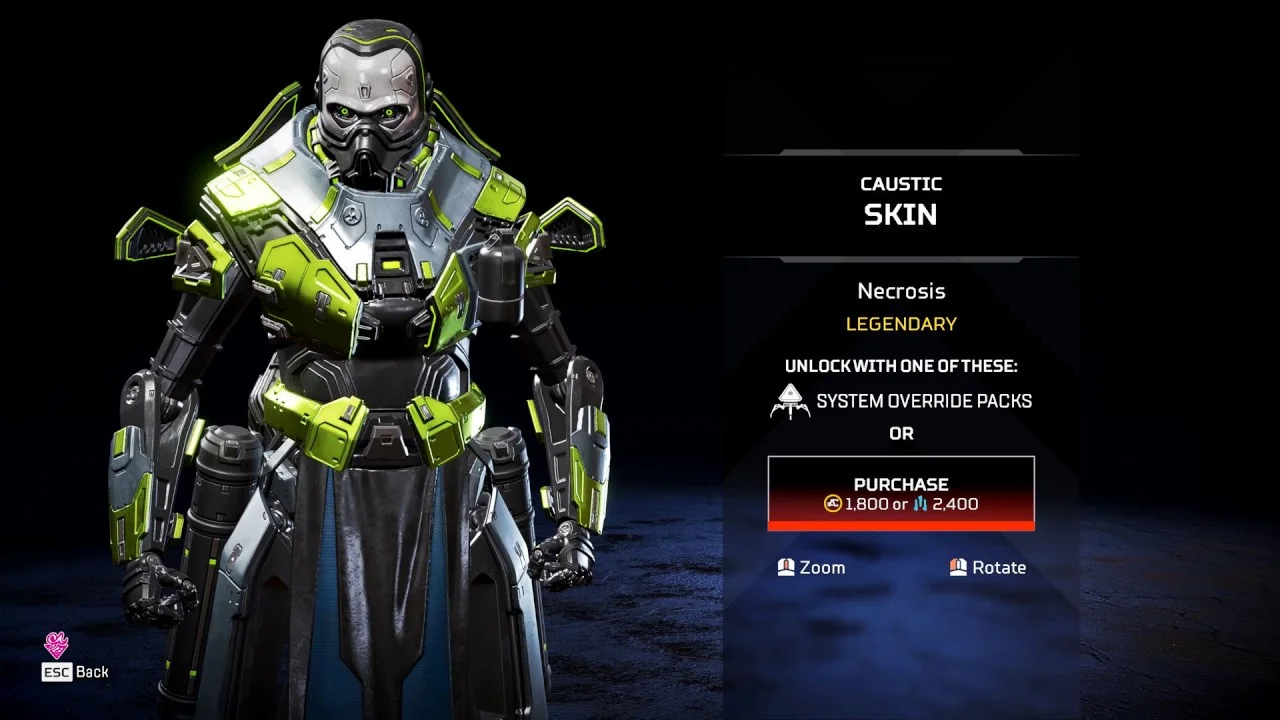Expand the OR divider between unlock options
This screenshot has height=720, width=1280.
pos(902,433)
